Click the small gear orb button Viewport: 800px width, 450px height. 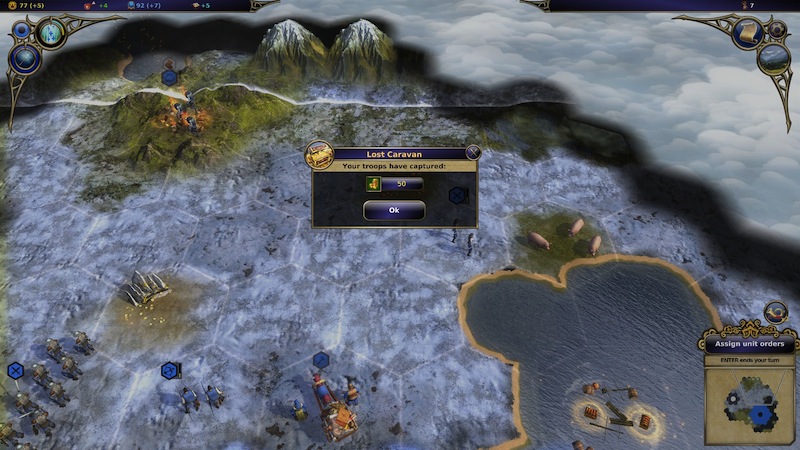click(x=776, y=29)
